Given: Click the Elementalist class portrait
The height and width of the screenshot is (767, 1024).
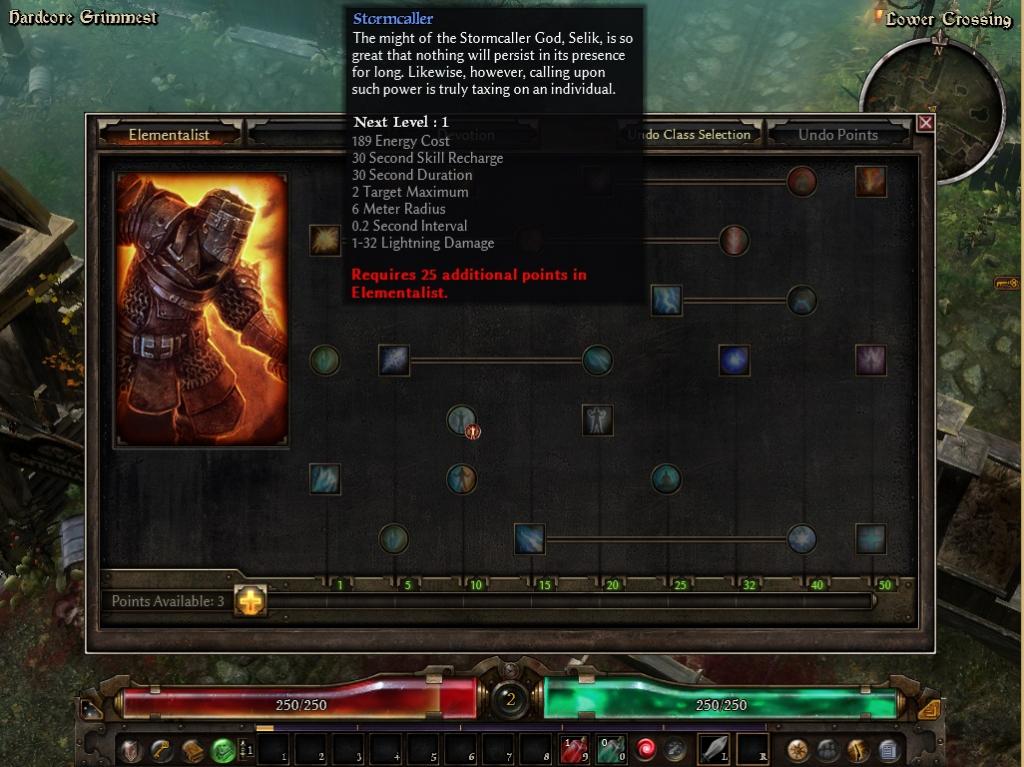Looking at the screenshot, I should click(x=202, y=309).
